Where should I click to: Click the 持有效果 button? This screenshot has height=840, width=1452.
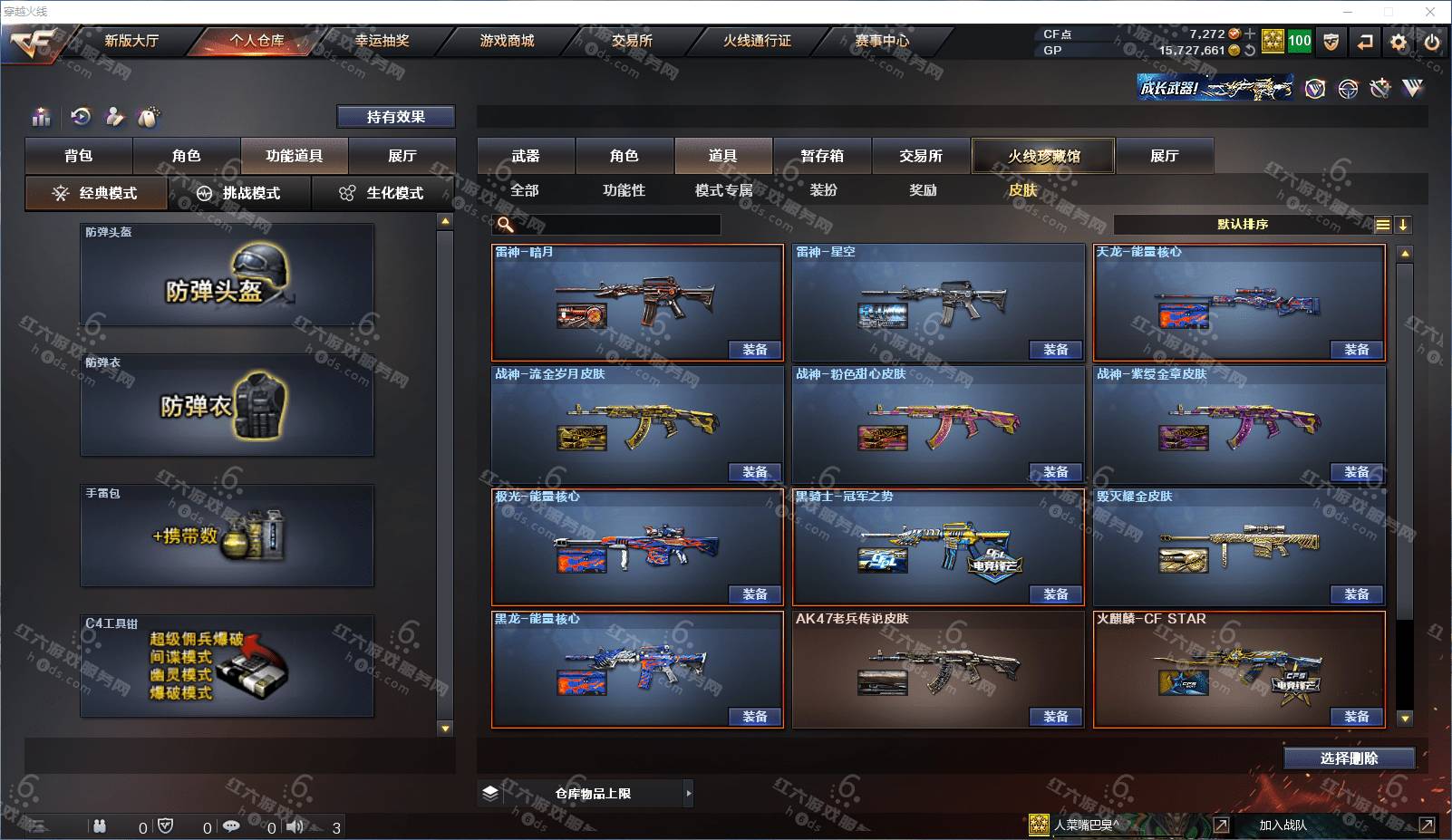coord(396,117)
